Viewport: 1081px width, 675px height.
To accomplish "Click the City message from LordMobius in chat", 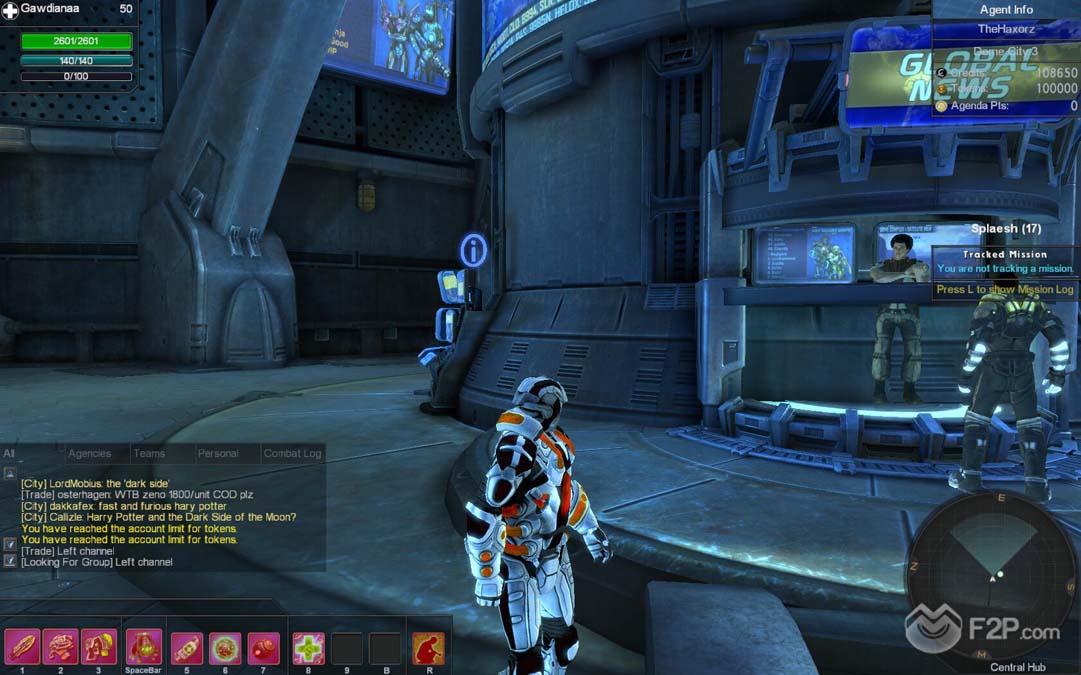I will 95,484.
